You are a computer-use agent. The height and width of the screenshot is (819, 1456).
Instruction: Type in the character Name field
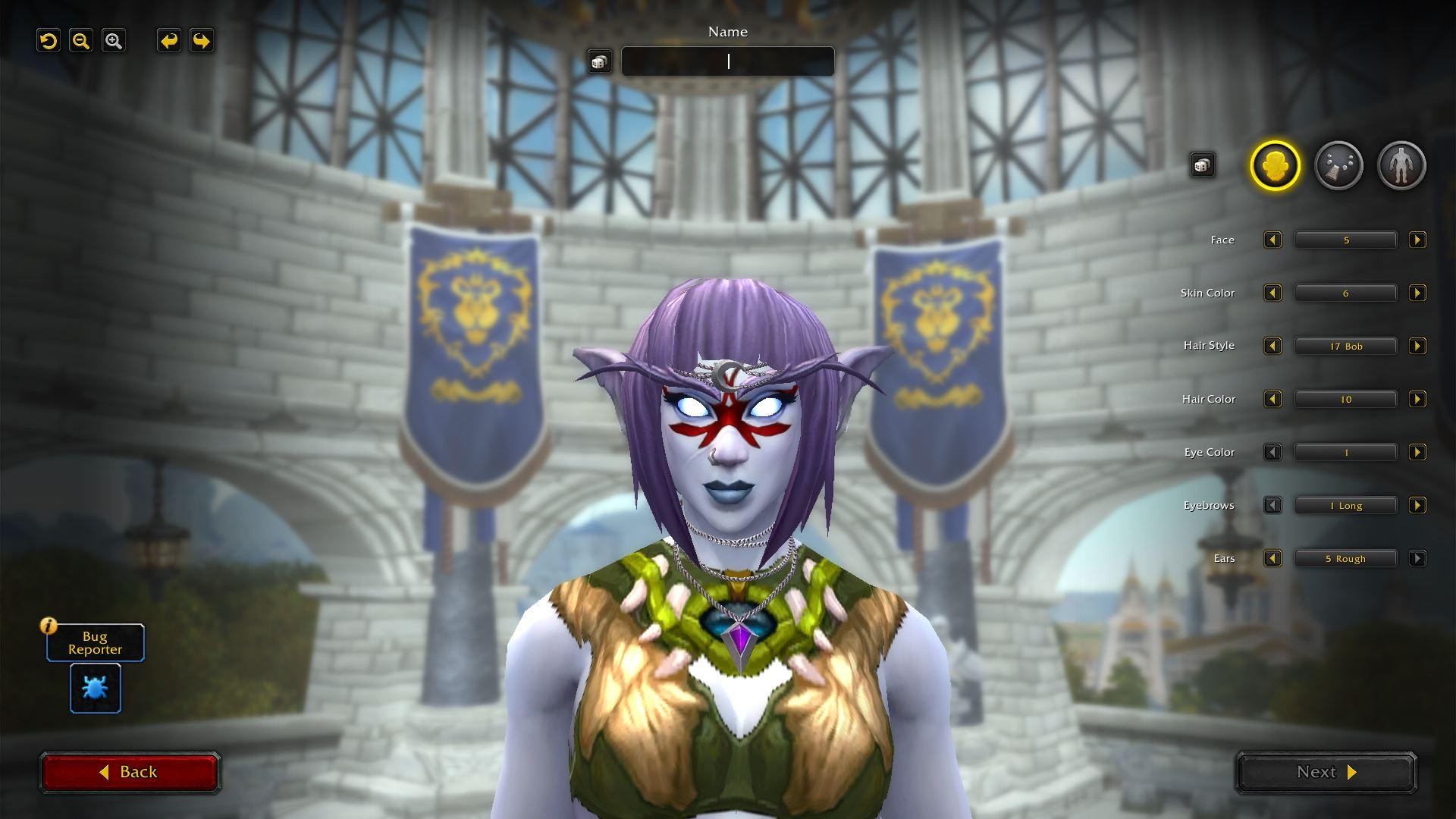point(727,61)
